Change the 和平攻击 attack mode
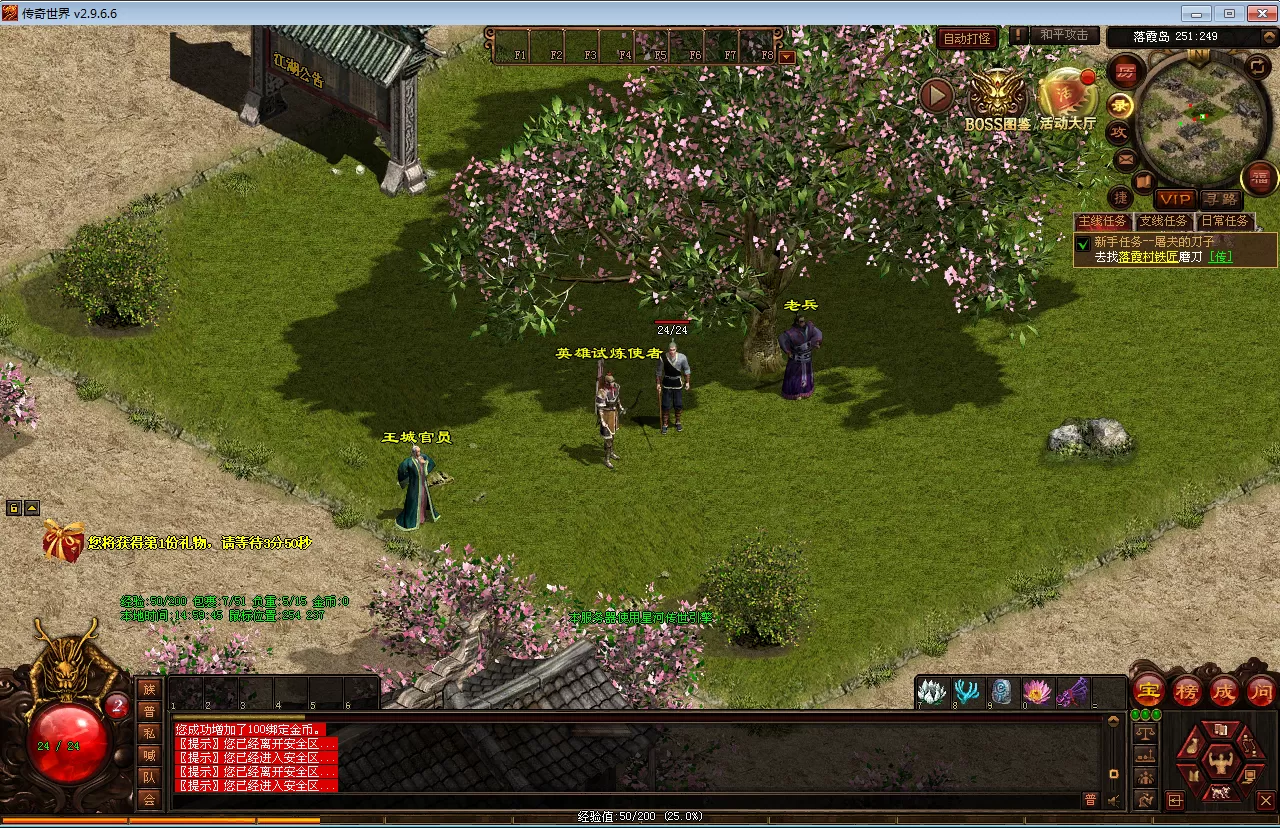The image size is (1280, 828). pos(1063,35)
